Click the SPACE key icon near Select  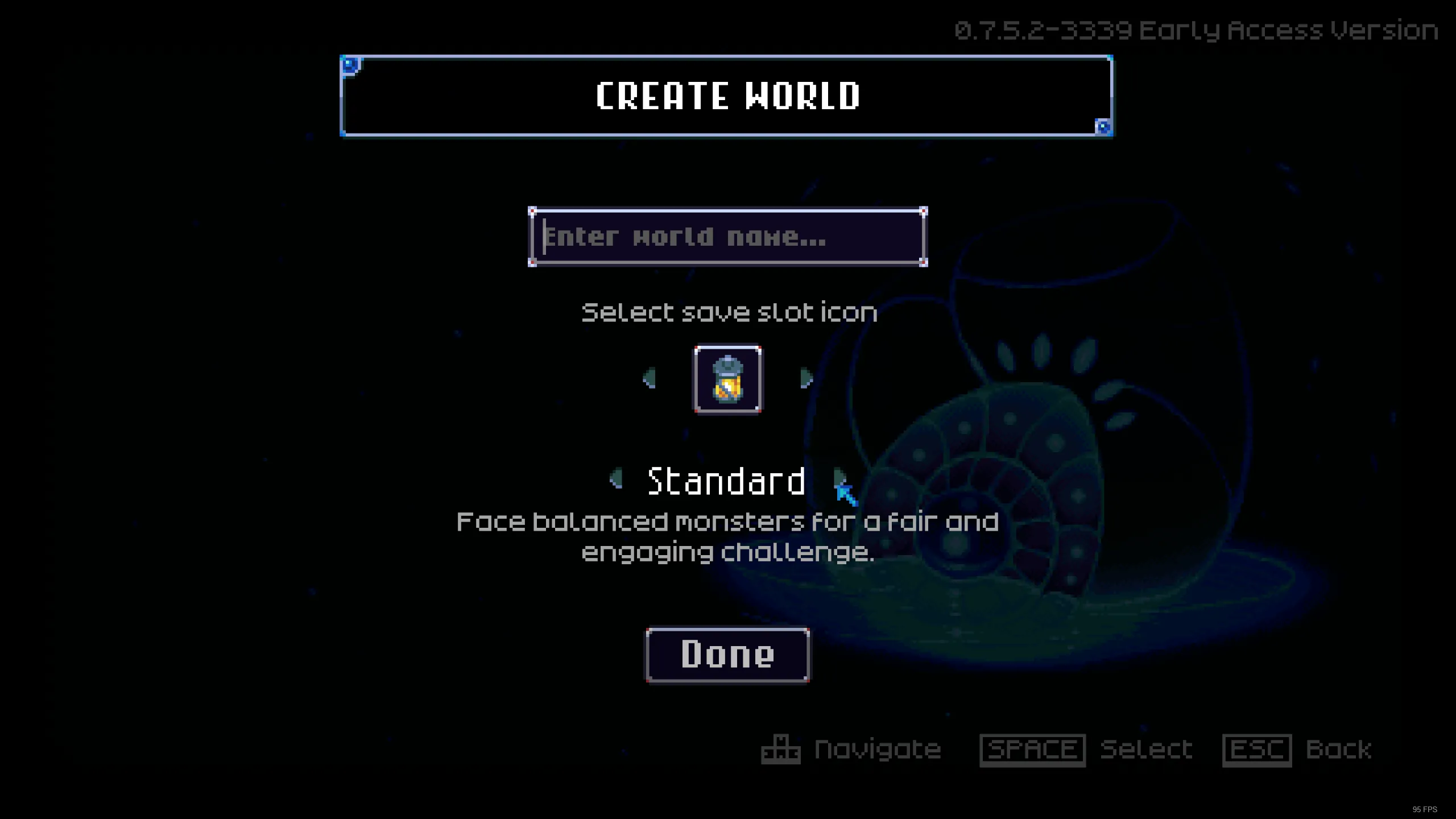point(1032,748)
